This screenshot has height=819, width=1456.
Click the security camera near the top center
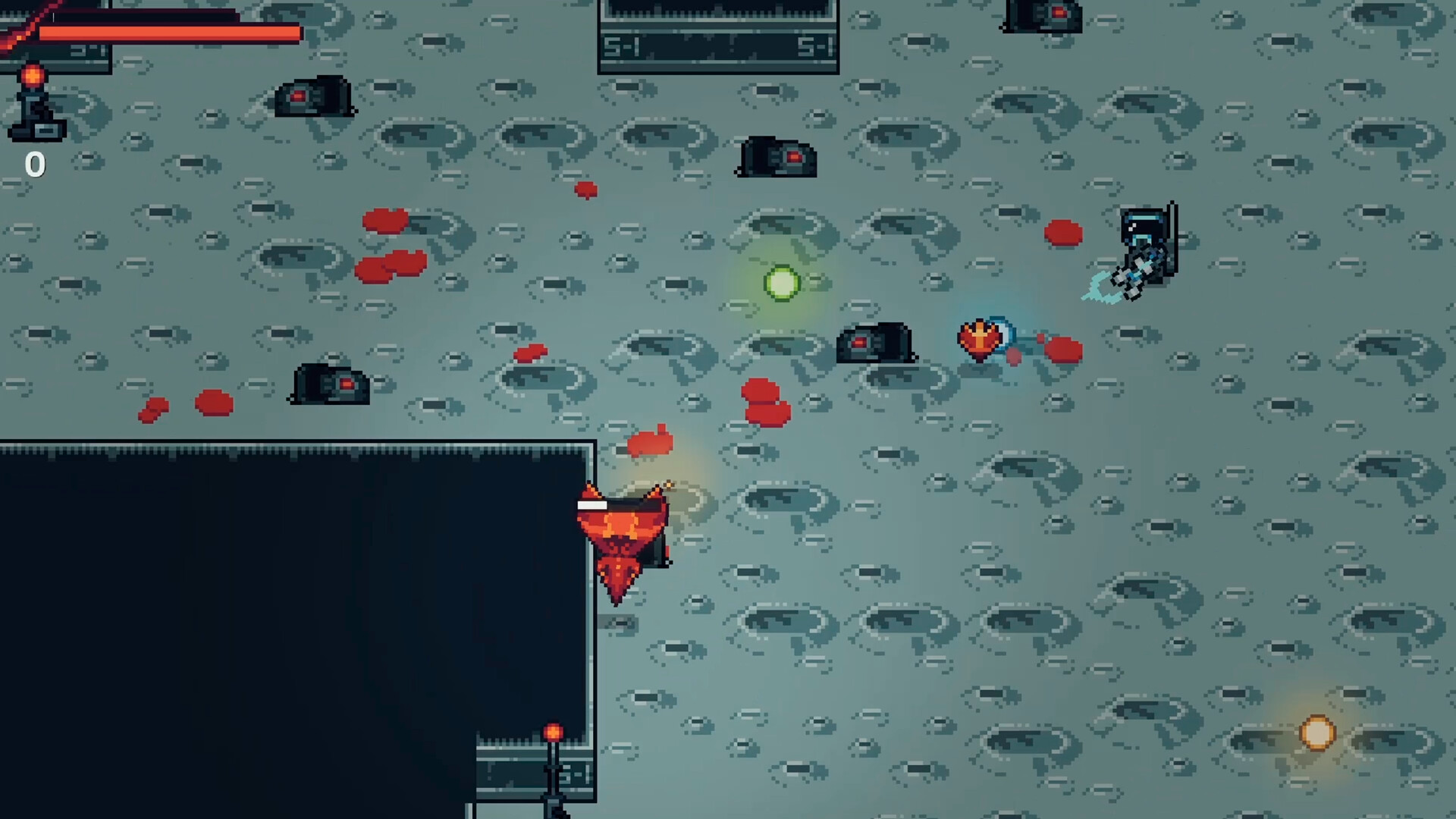[x=777, y=159]
